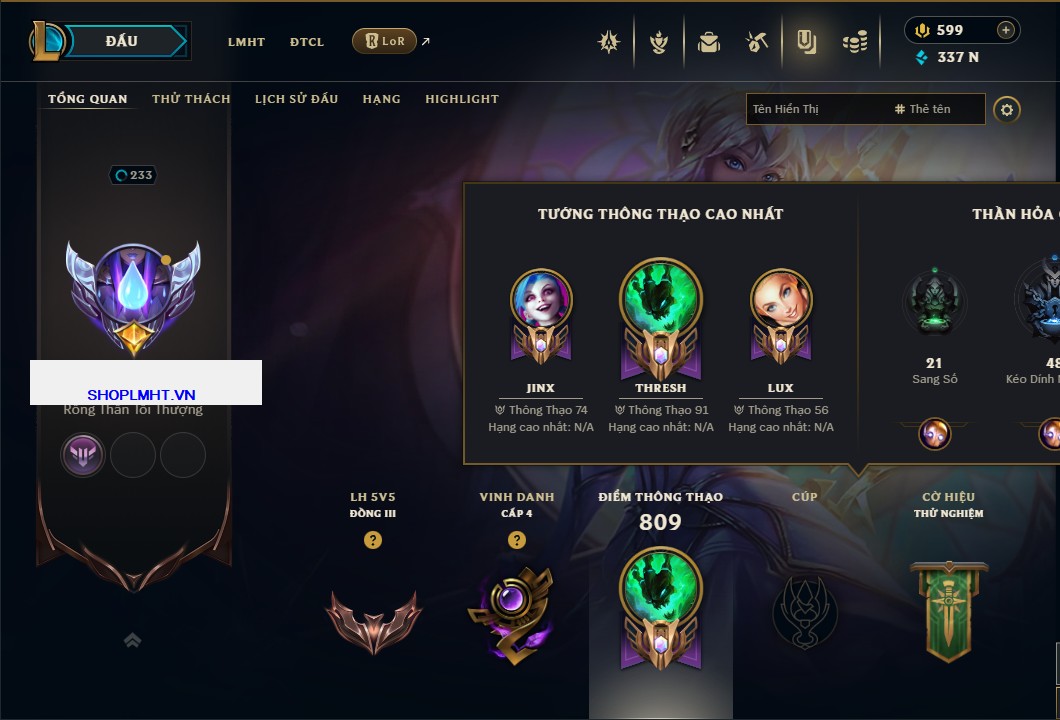View the HIGHLIGHT tab
Viewport: 1060px width, 720px height.
coord(462,99)
